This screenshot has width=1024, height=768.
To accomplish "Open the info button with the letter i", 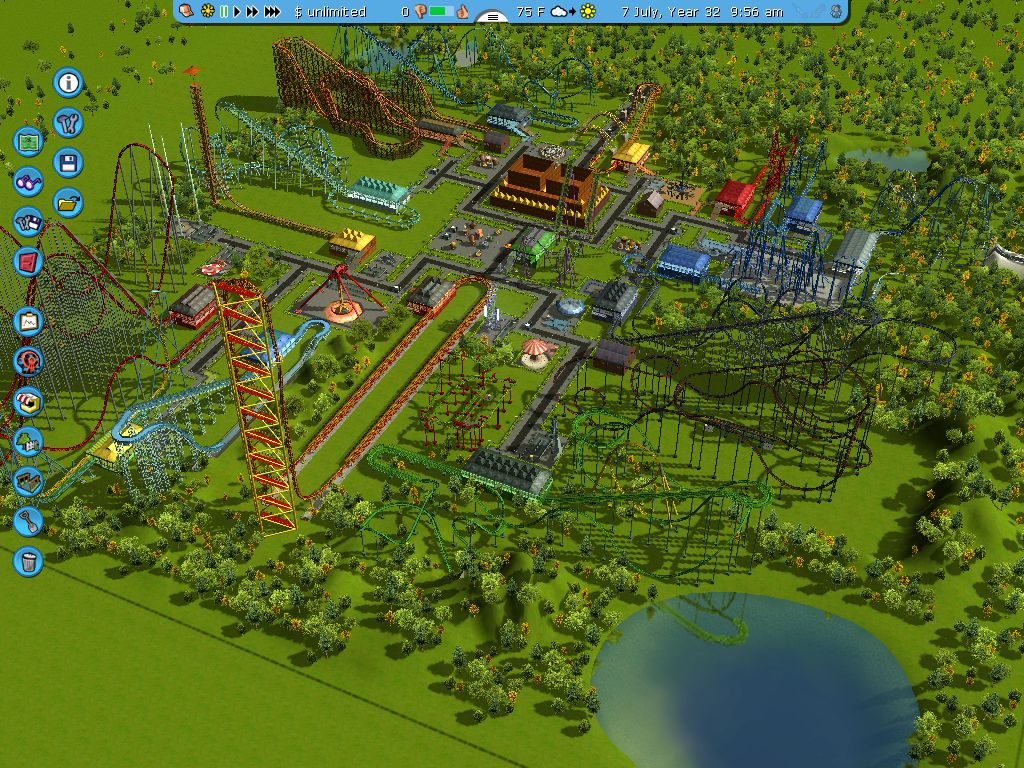I will (x=68, y=82).
